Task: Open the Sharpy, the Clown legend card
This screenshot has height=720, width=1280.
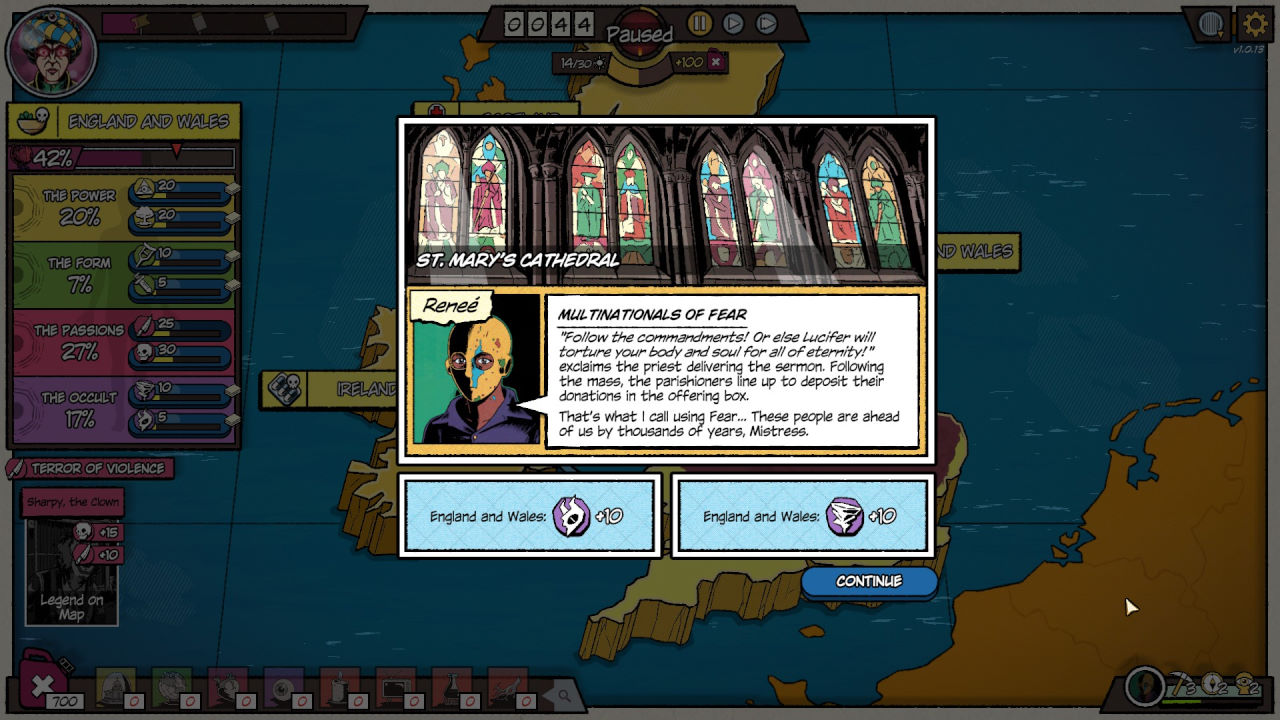Action: coord(72,560)
